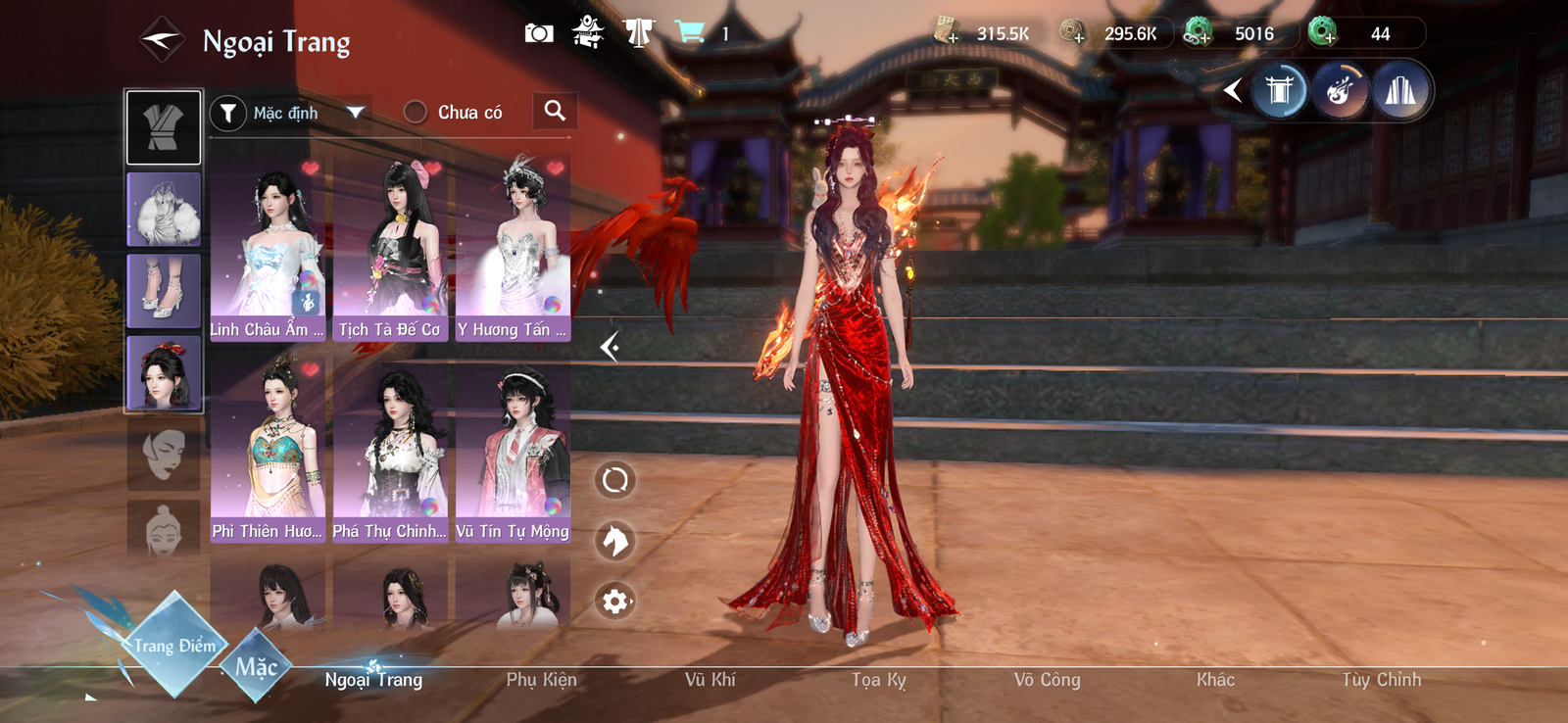Click the rotate/reset icon near the character
The height and width of the screenshot is (723, 1568).
pos(614,479)
